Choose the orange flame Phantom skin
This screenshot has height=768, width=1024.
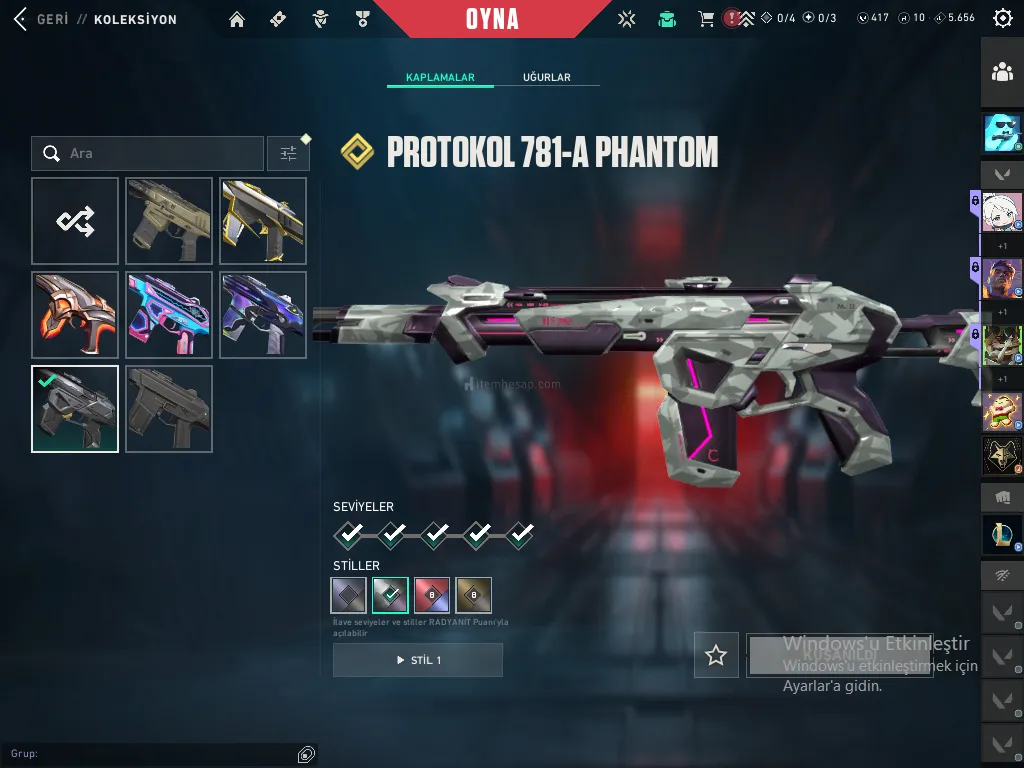click(75, 315)
